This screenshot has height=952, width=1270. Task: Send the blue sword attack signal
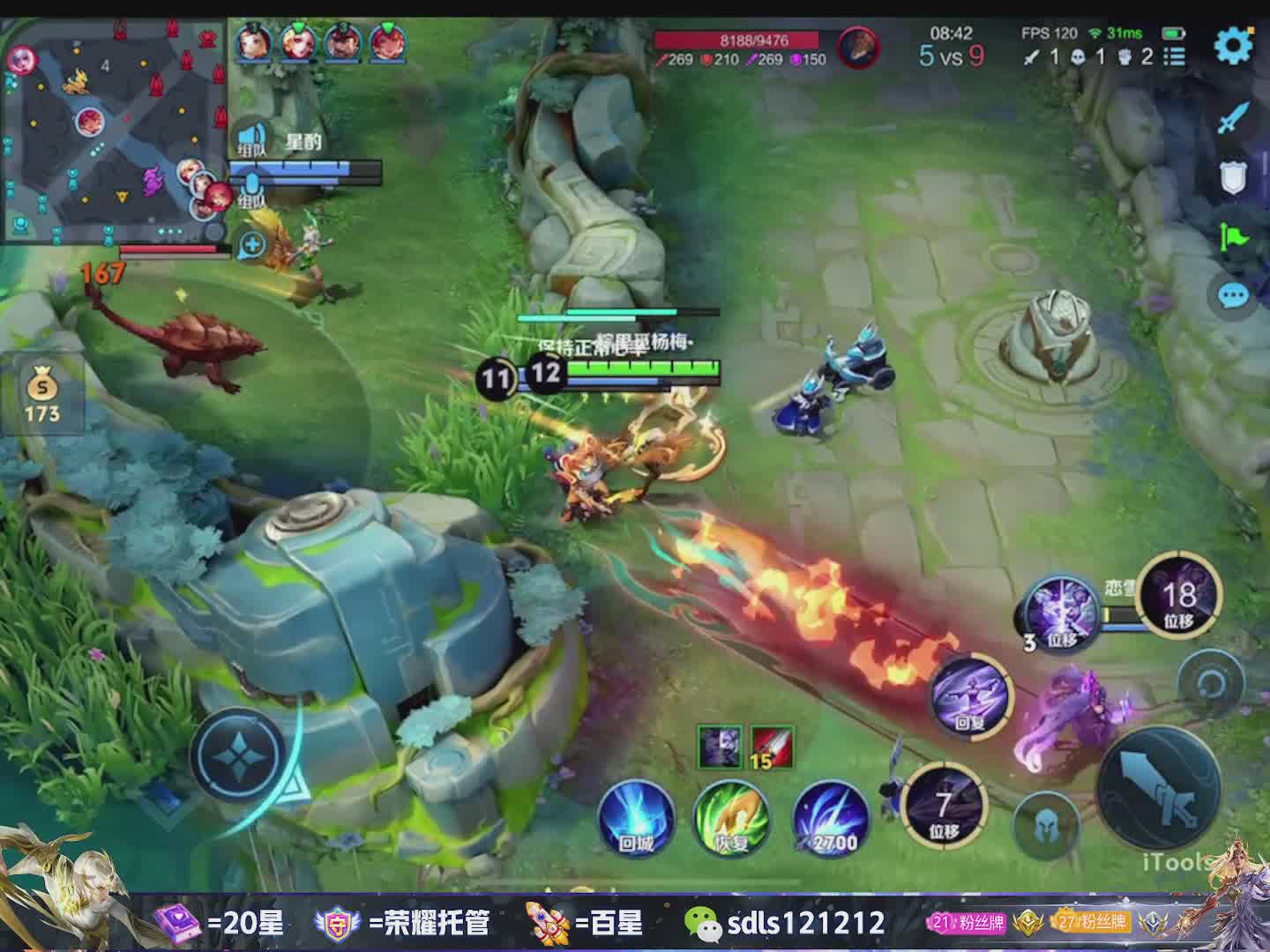[x=1234, y=118]
